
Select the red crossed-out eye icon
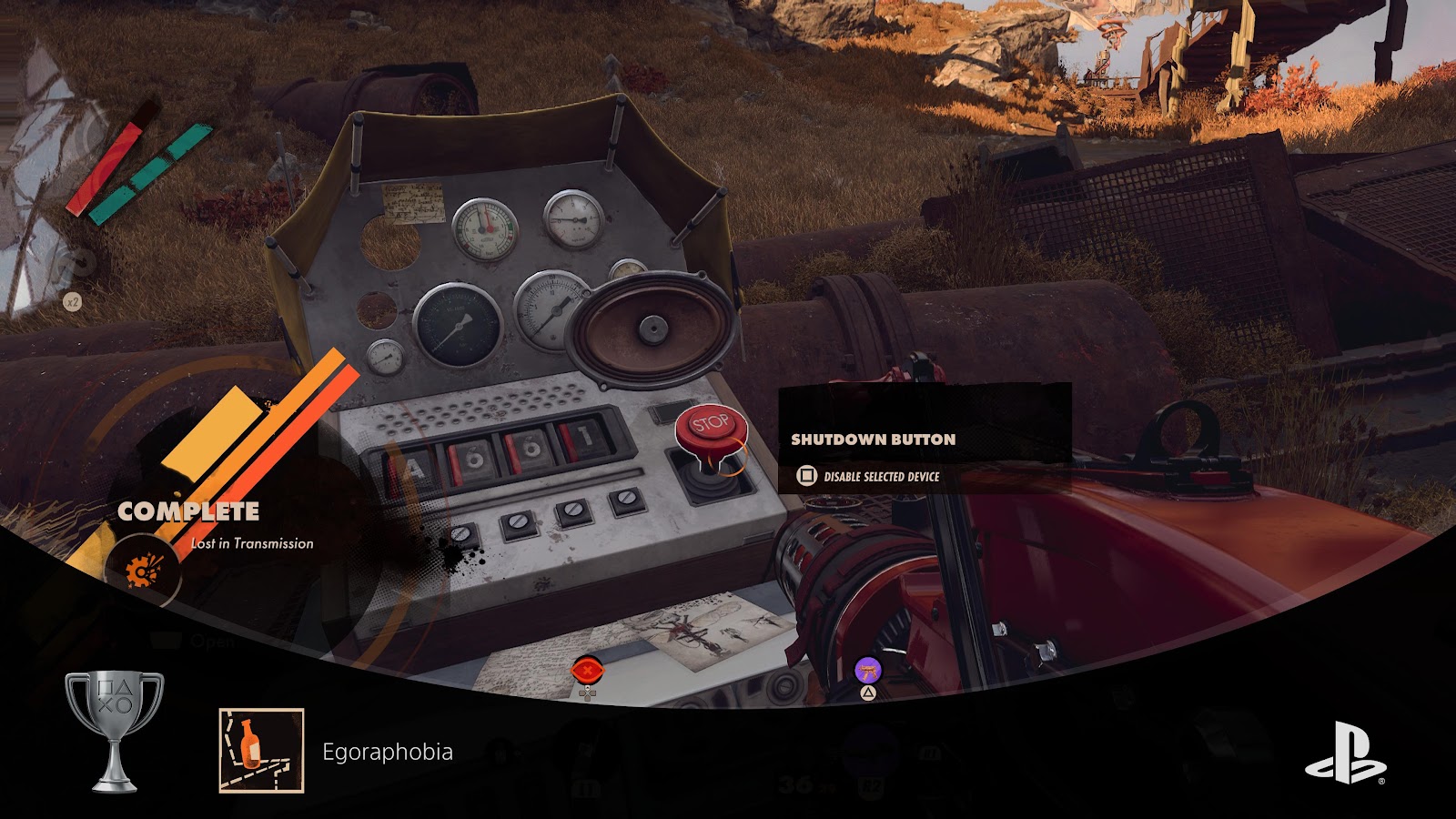(588, 672)
